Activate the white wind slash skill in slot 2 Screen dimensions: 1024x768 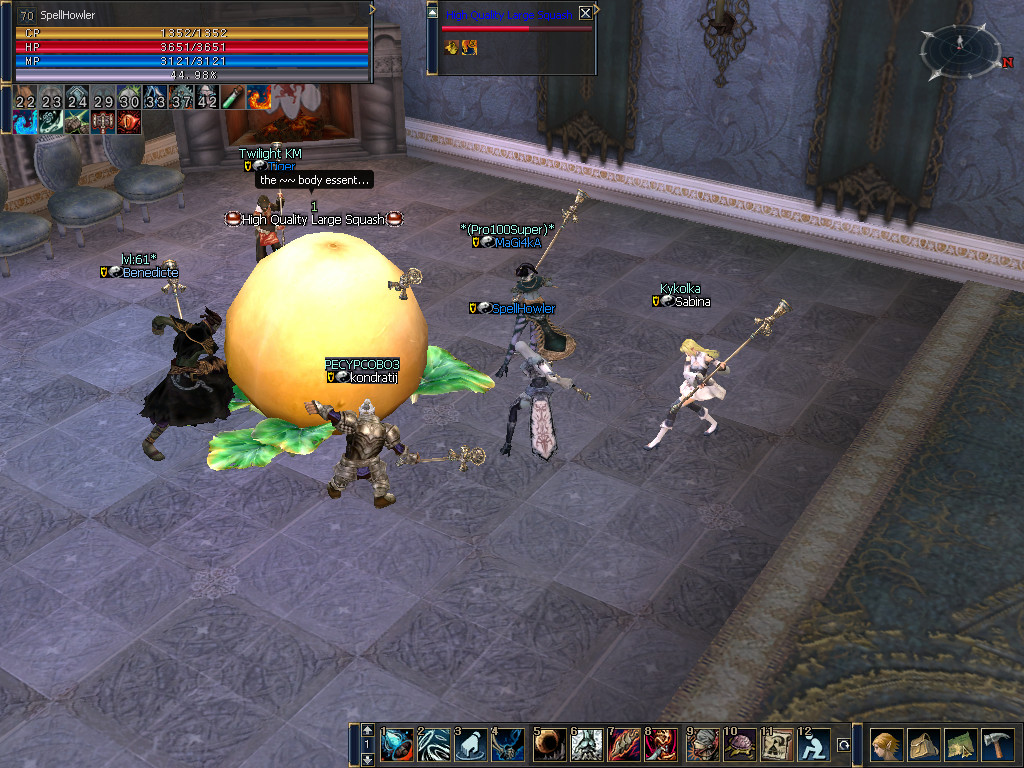[x=434, y=745]
